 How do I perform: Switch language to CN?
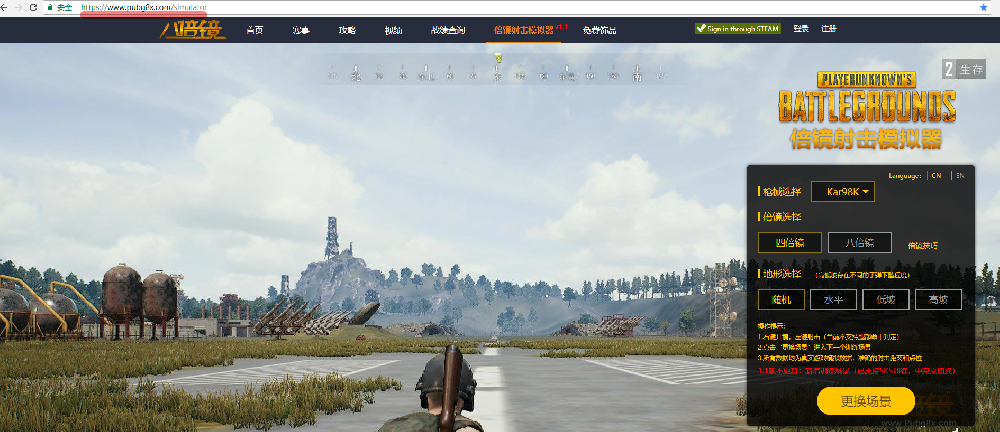pos(936,175)
